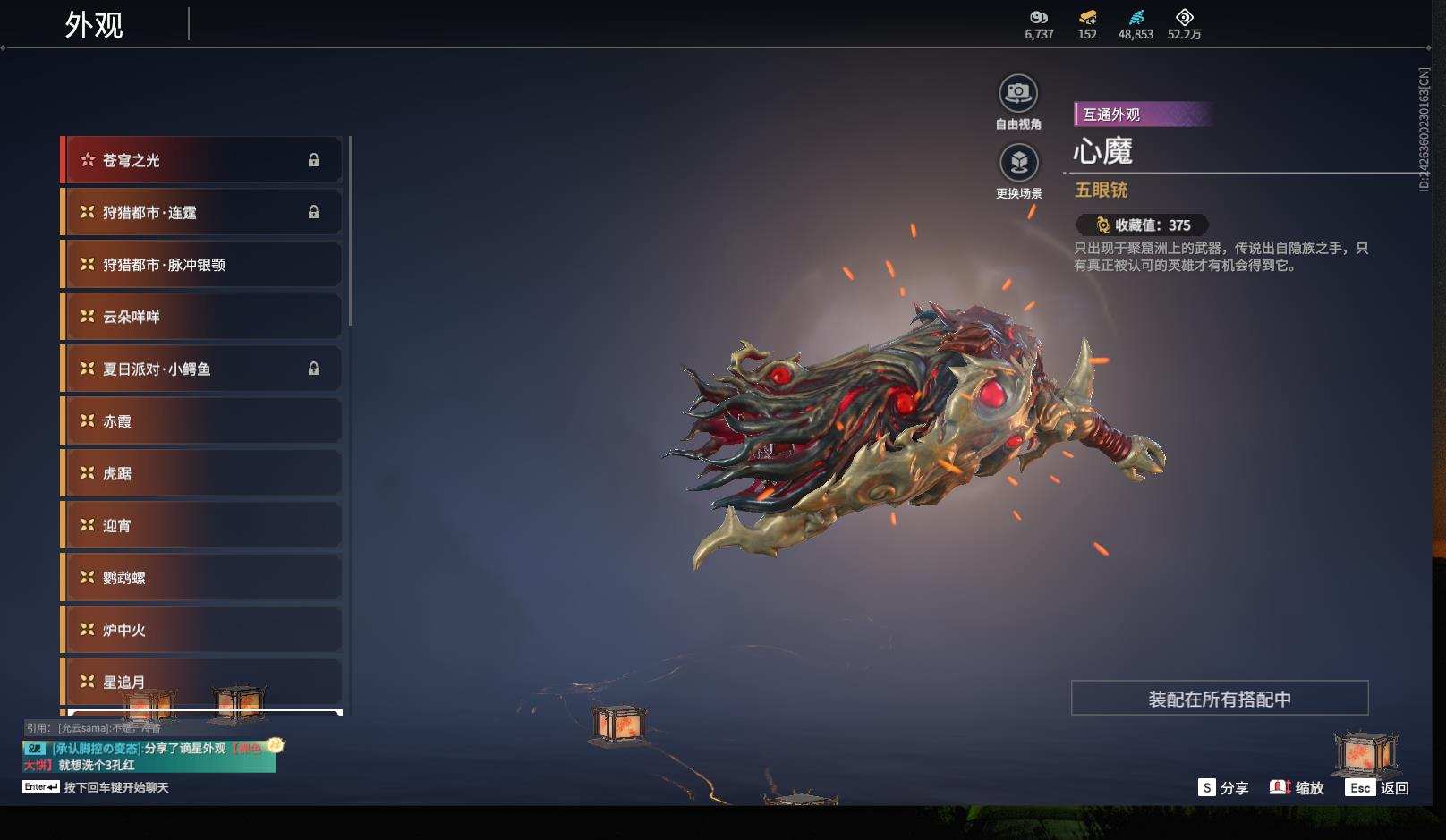
Task: Select the 鹦鹉螺 skin
Action: coord(201,577)
